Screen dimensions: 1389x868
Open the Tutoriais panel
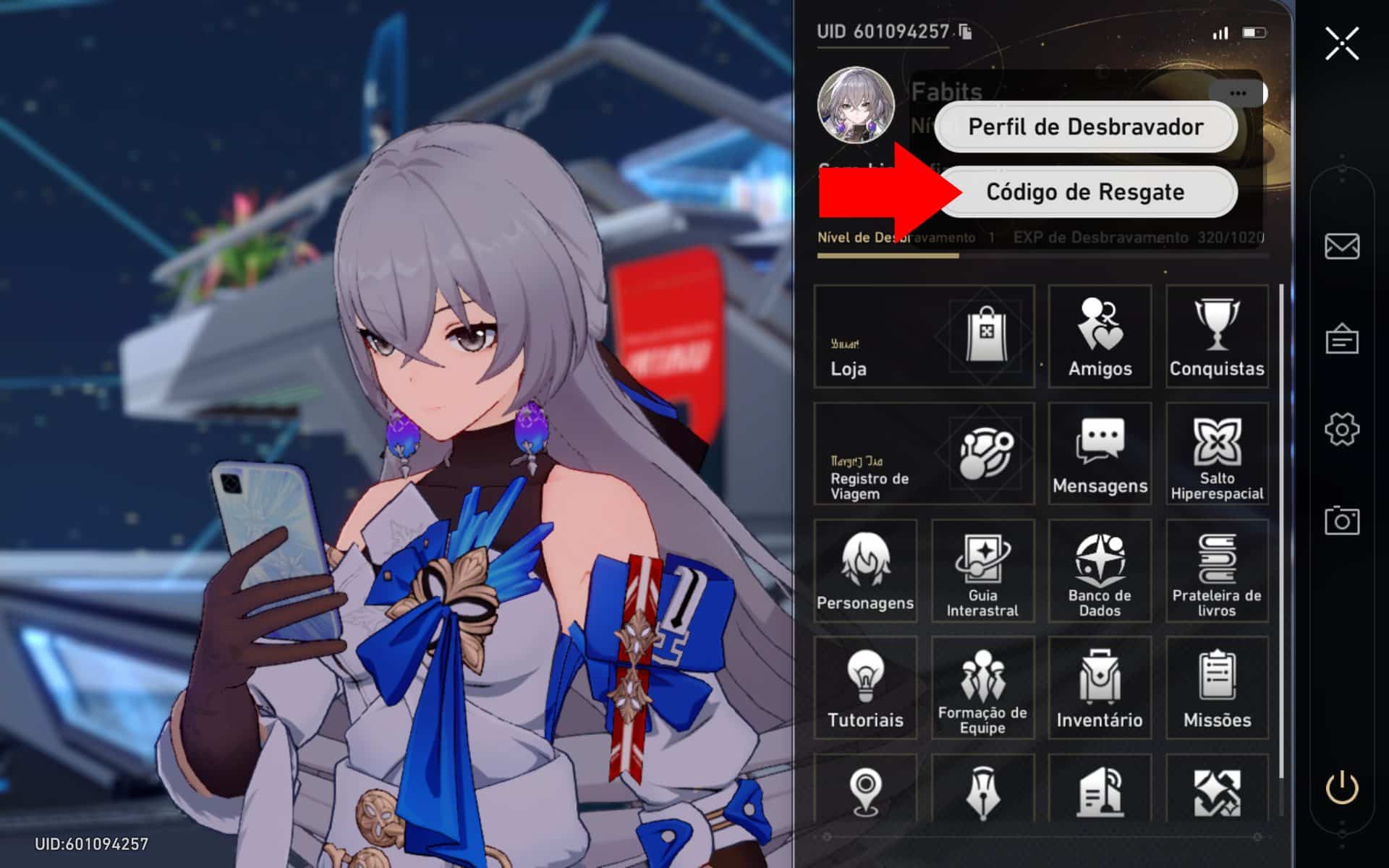[865, 688]
